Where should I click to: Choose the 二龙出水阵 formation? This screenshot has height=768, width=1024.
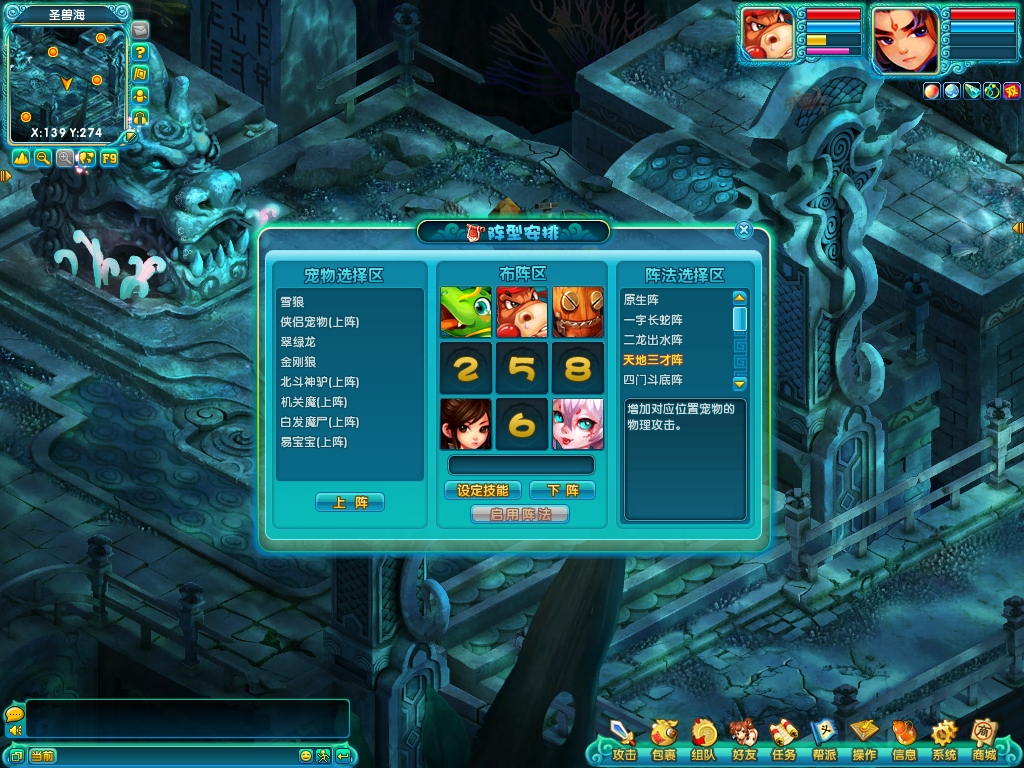coord(653,340)
